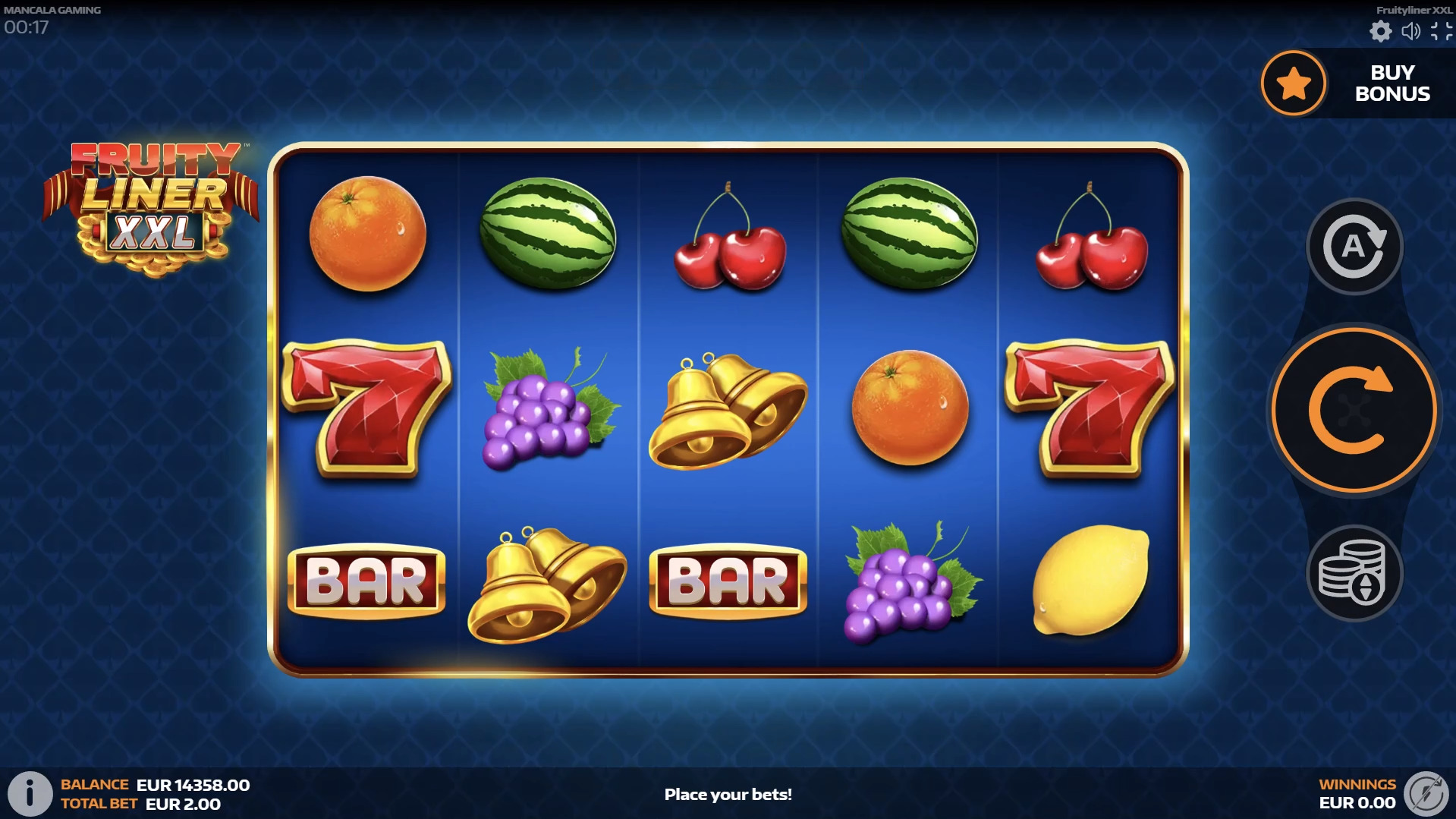Image resolution: width=1456 pixels, height=819 pixels.
Task: Select the red seven on the first reel
Action: pos(366,410)
